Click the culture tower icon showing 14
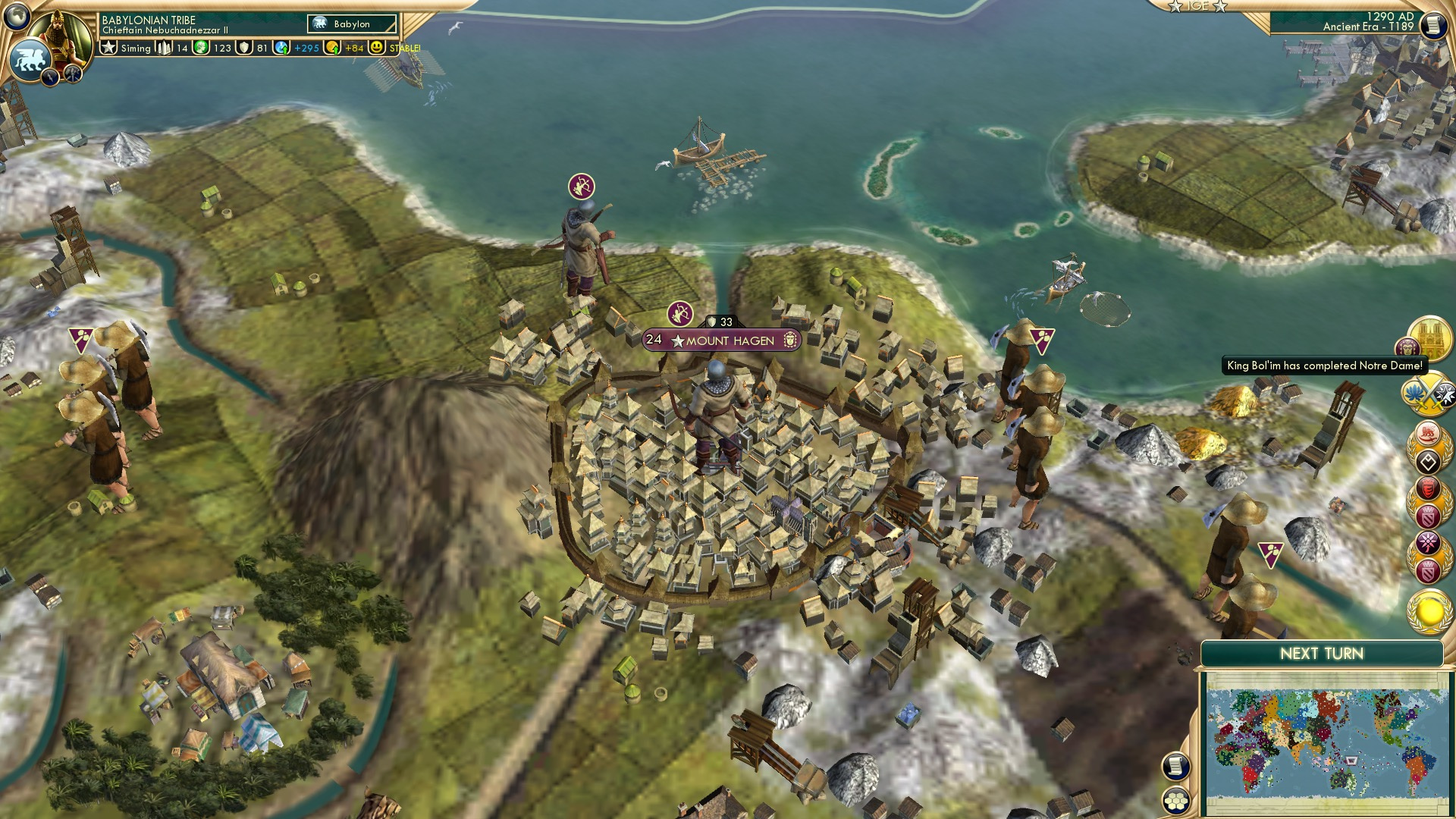Image resolution: width=1456 pixels, height=819 pixels. pos(164,48)
